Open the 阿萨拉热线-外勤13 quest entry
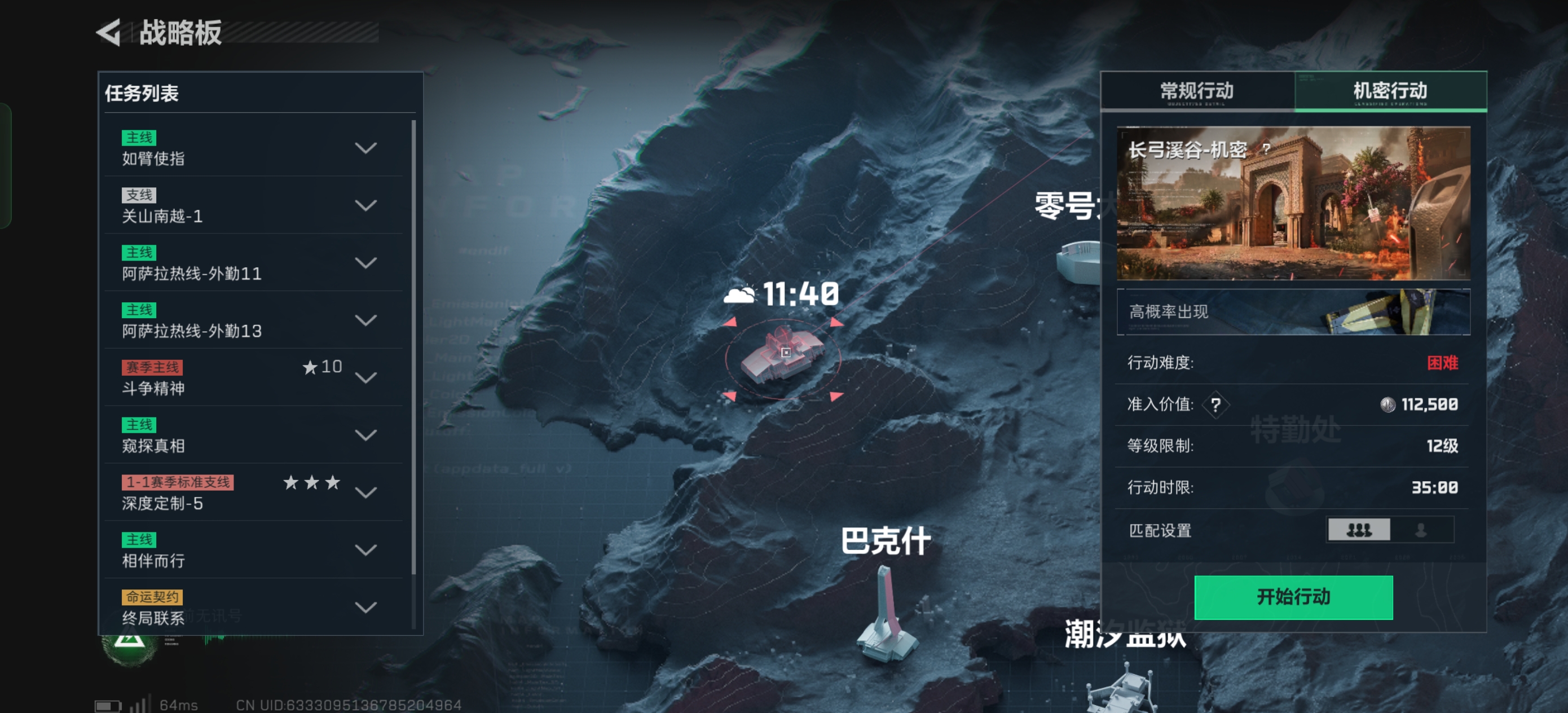This screenshot has height=713, width=1568. (365, 320)
